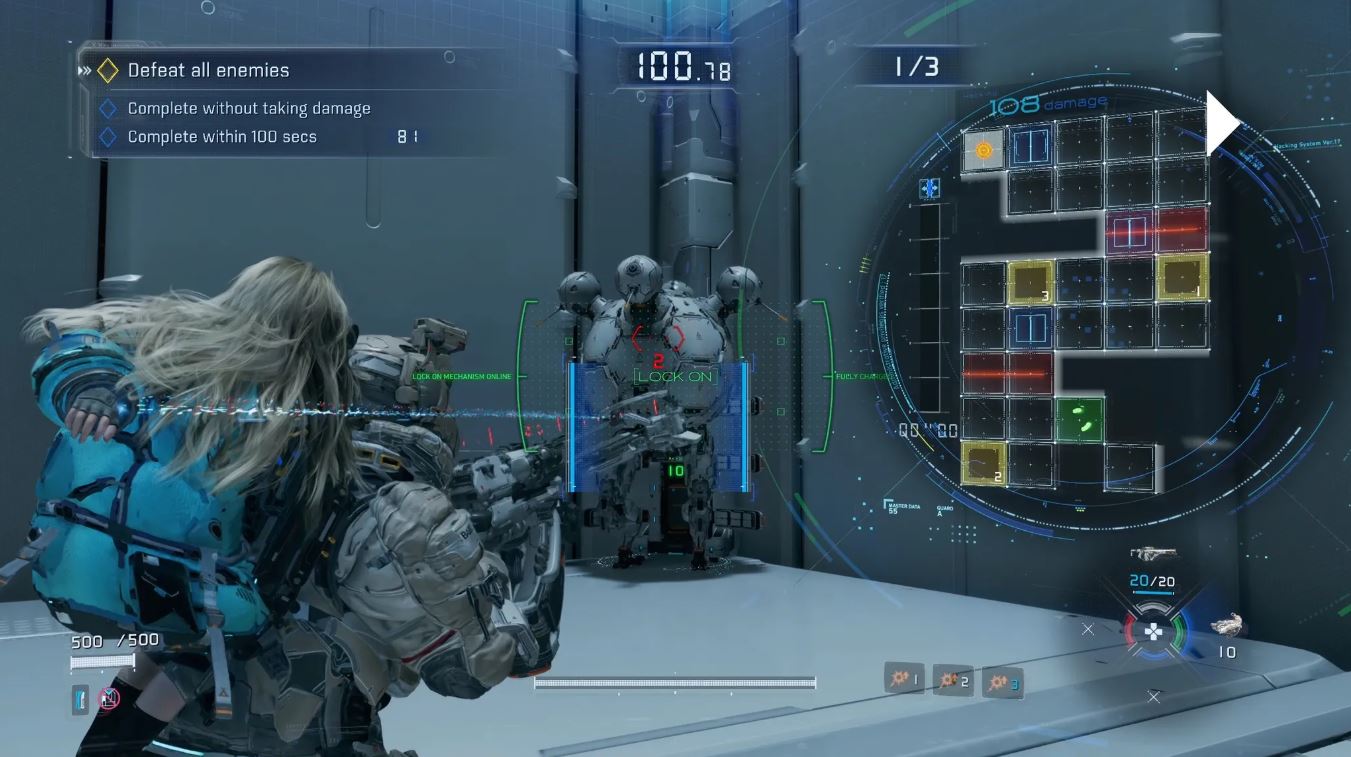Select the yellow hacking tile numbered 1
The height and width of the screenshot is (757, 1351).
point(1183,277)
